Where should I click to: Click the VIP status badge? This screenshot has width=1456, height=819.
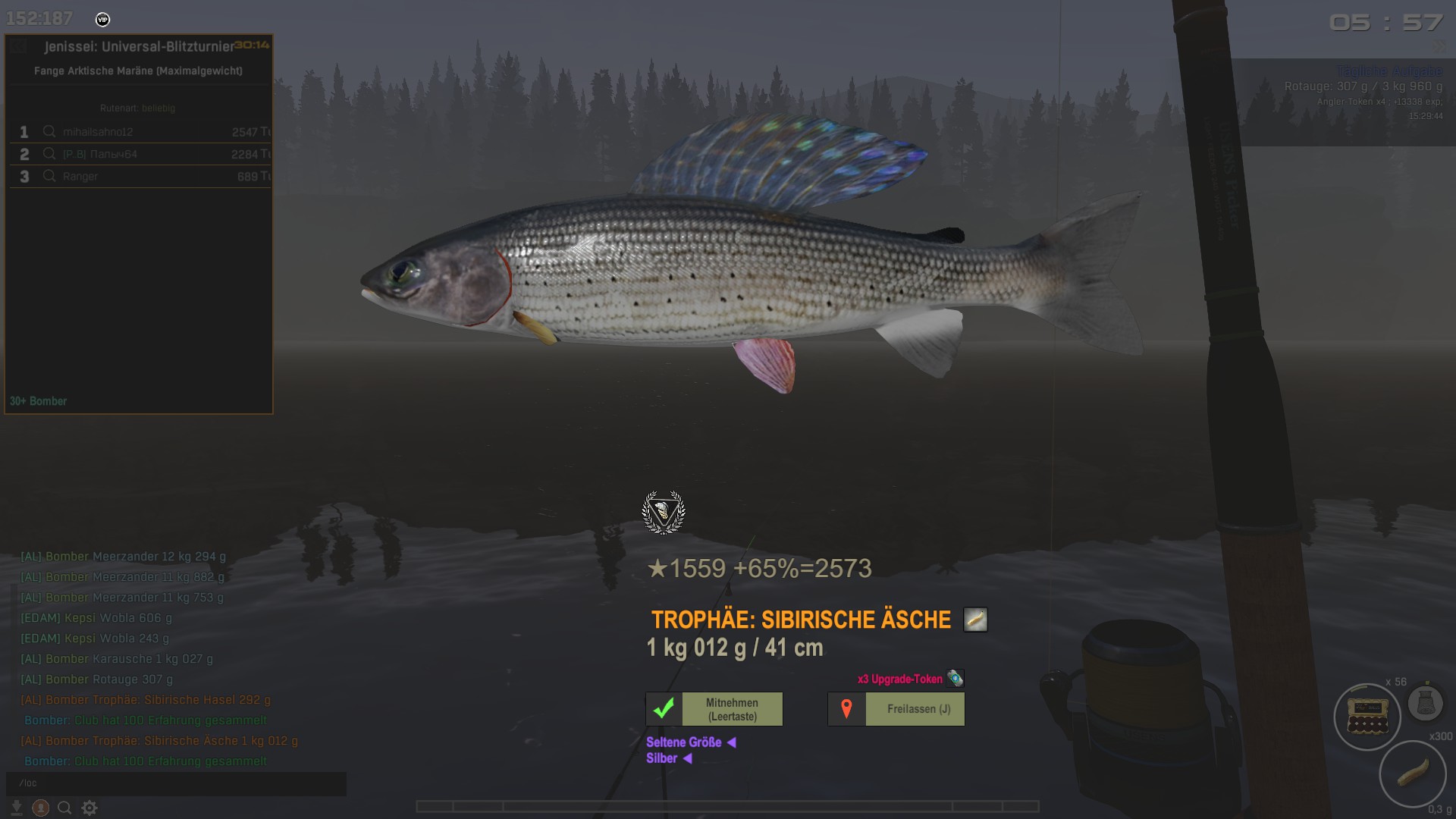coord(103,20)
